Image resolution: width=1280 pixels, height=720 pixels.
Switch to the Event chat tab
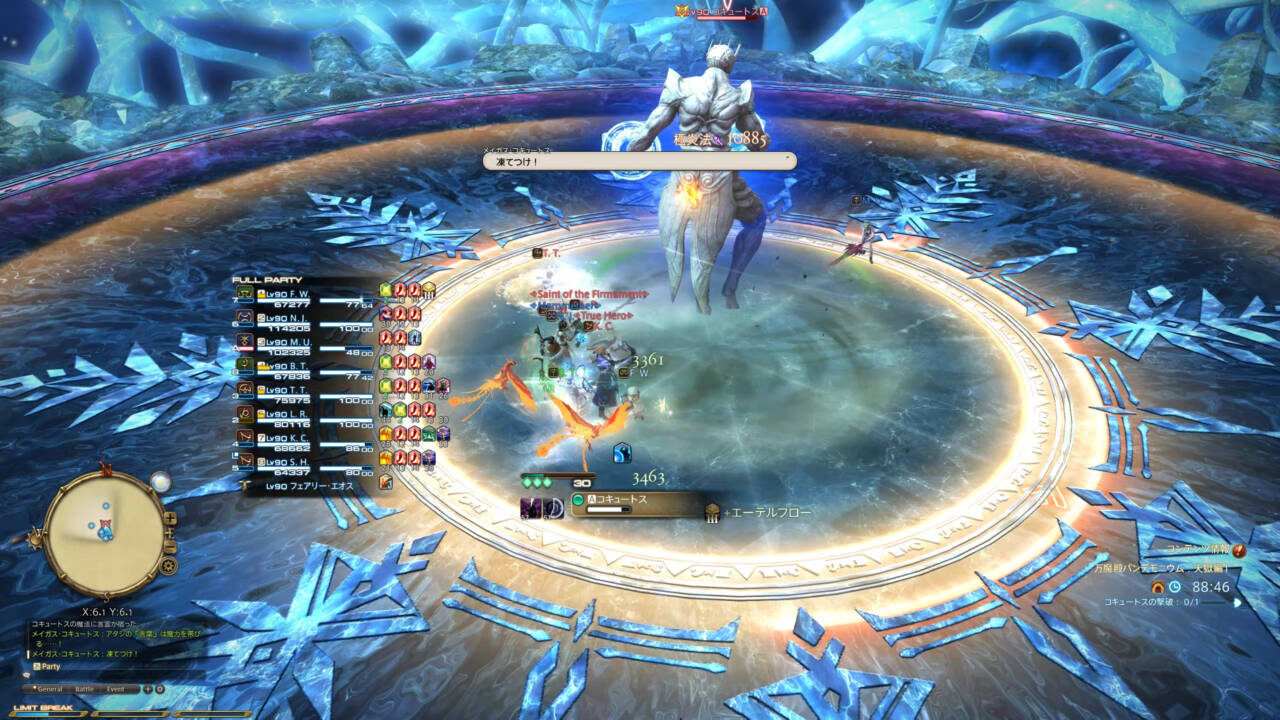[115, 689]
